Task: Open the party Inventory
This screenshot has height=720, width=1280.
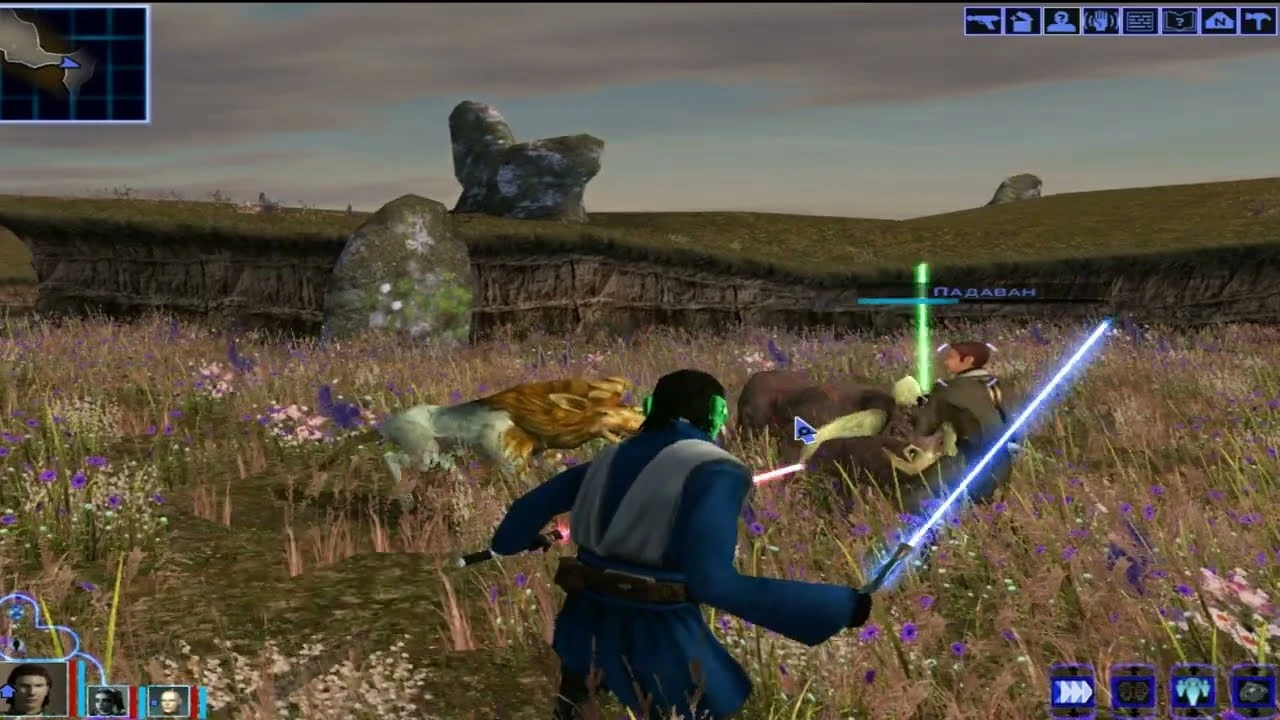Action: tap(1022, 22)
